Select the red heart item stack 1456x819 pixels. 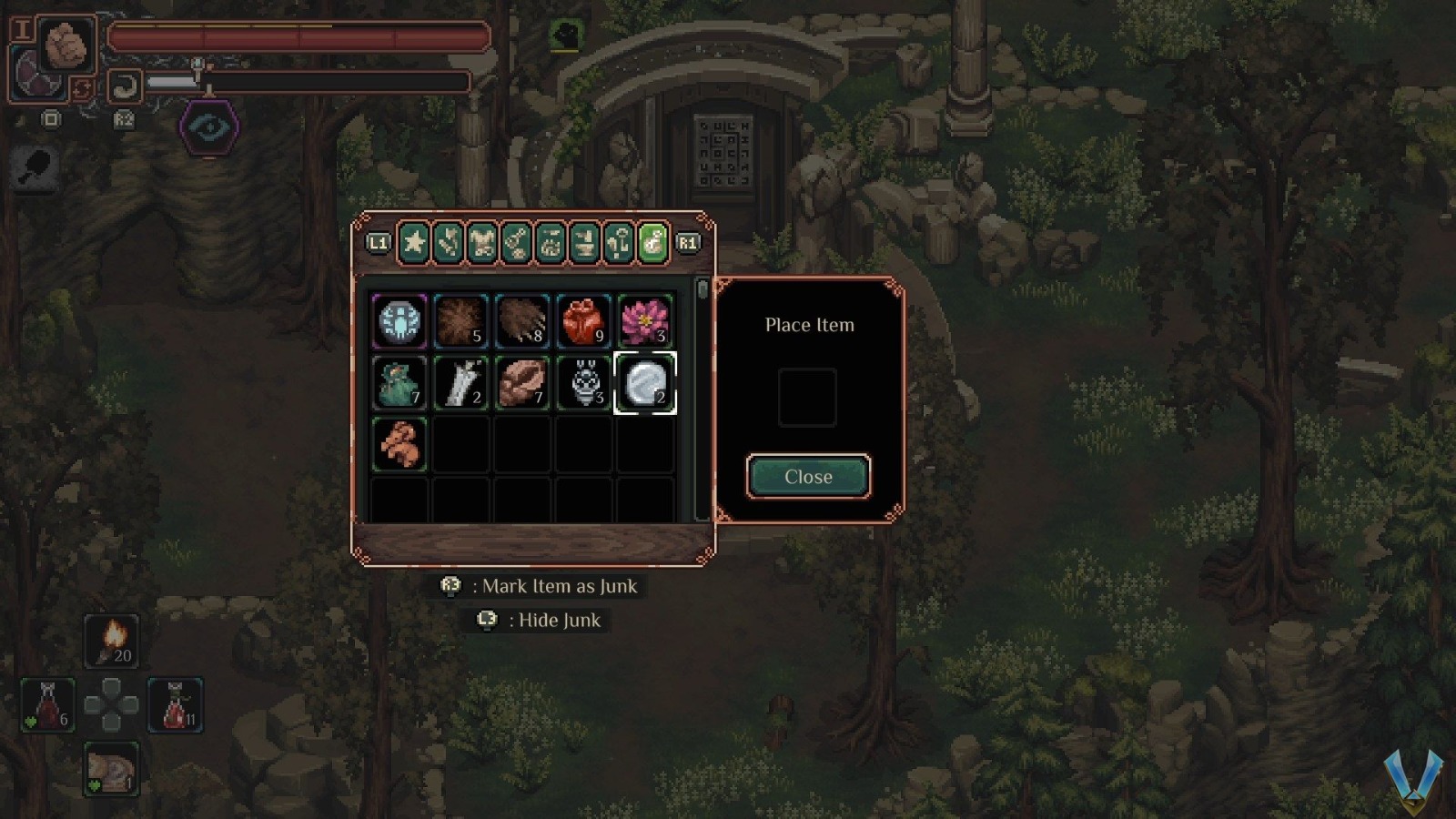(x=583, y=321)
